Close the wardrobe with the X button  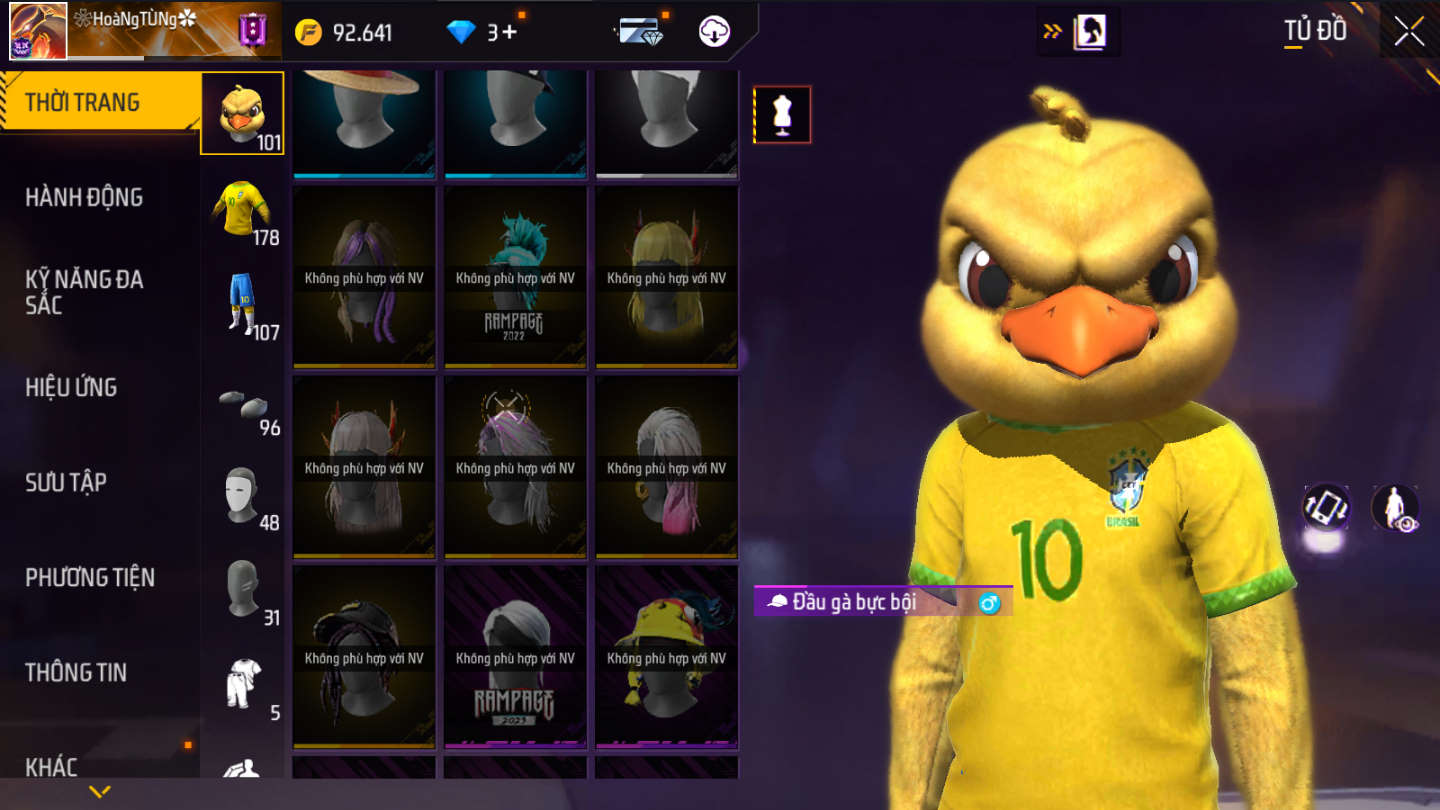[1409, 32]
